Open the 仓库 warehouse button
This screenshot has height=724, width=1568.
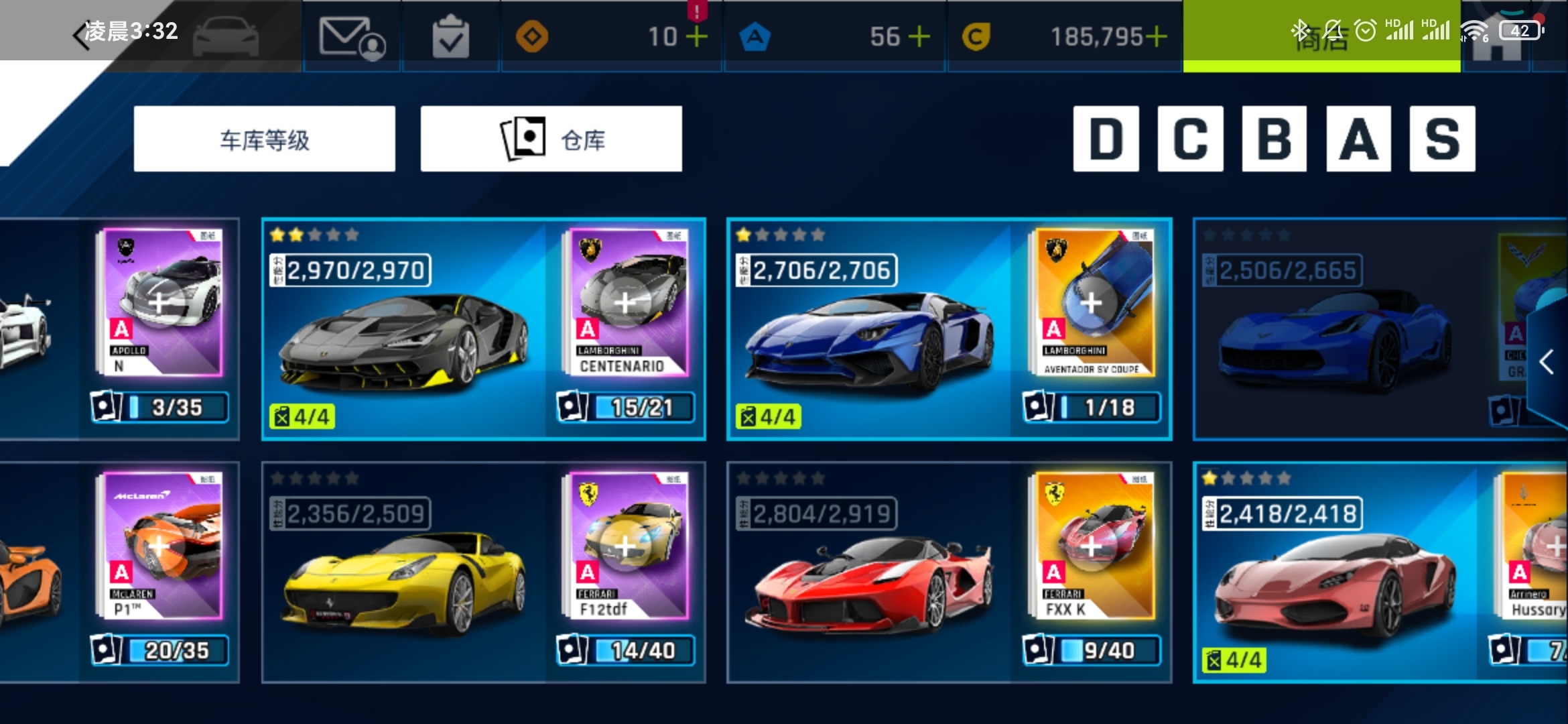tap(551, 139)
